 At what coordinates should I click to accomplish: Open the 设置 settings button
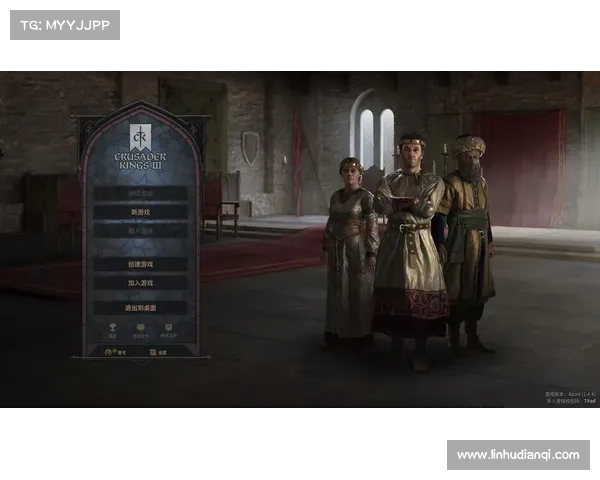[158, 352]
